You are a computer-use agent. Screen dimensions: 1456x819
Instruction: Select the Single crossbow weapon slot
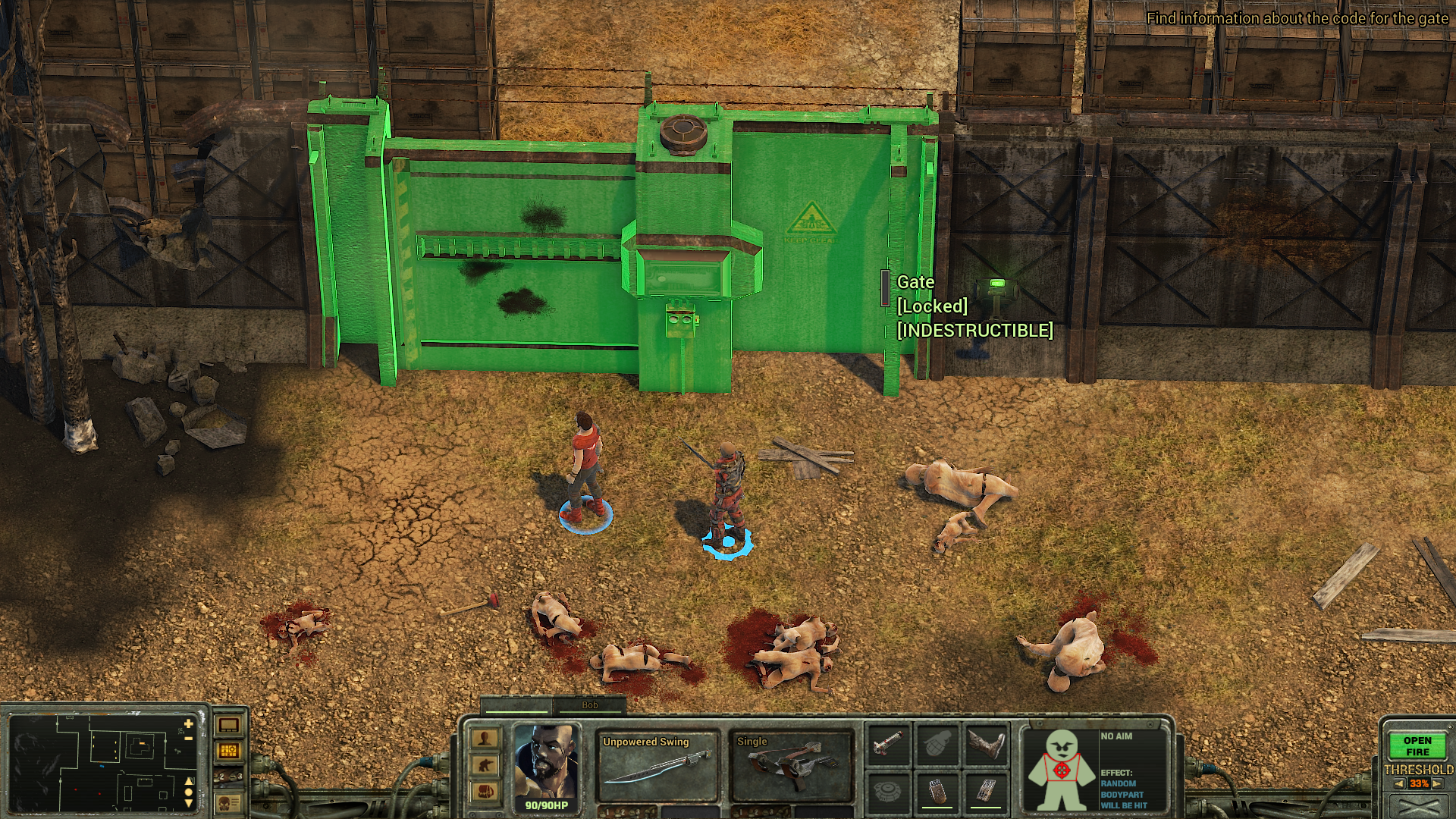point(791,767)
